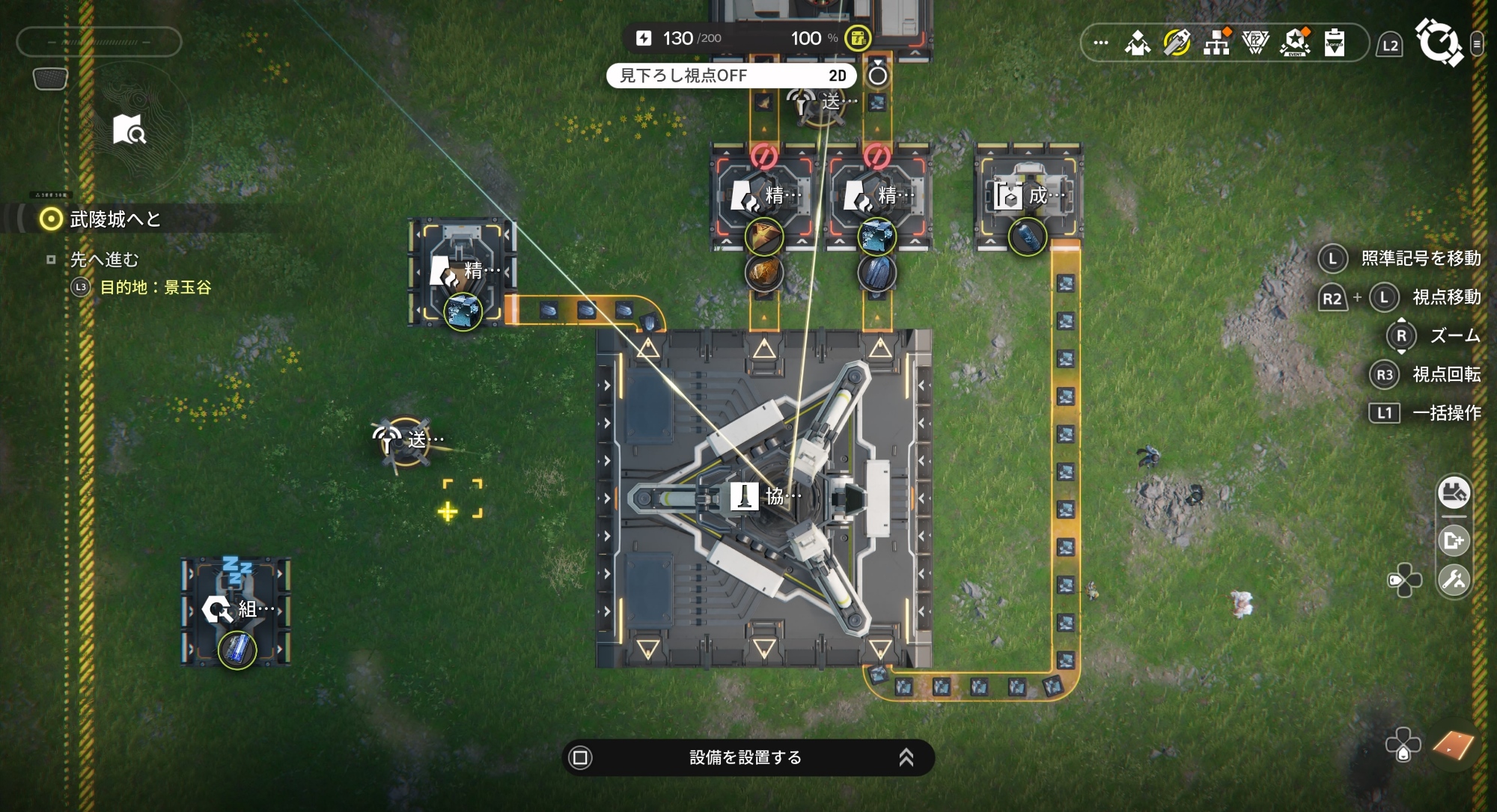Click the 設備を設置する bar

click(x=747, y=757)
